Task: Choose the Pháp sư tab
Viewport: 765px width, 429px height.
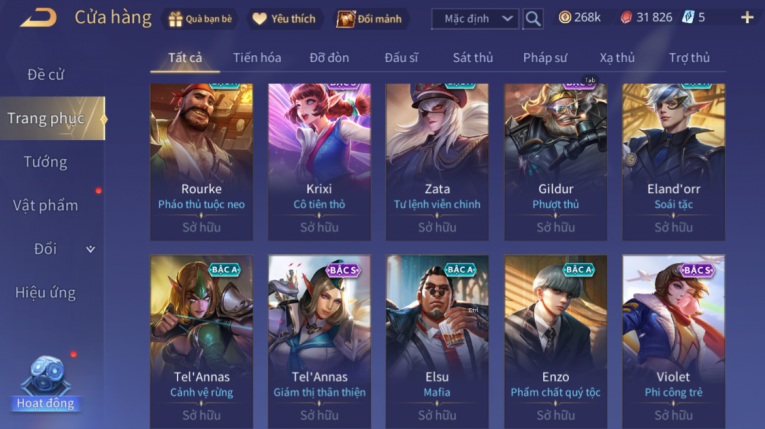Action: point(545,58)
